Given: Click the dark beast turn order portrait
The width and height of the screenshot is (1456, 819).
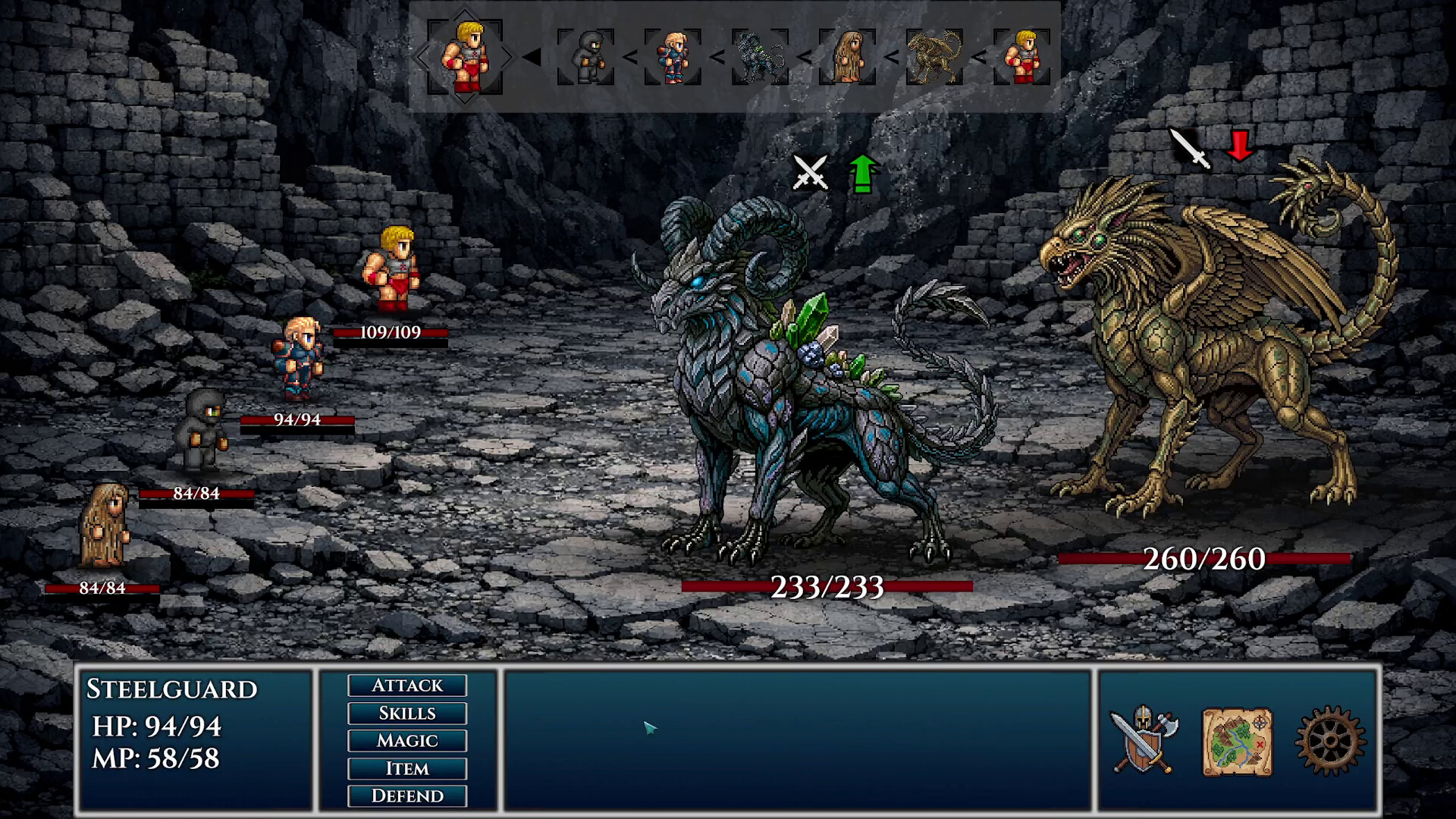Looking at the screenshot, I should click(760, 57).
